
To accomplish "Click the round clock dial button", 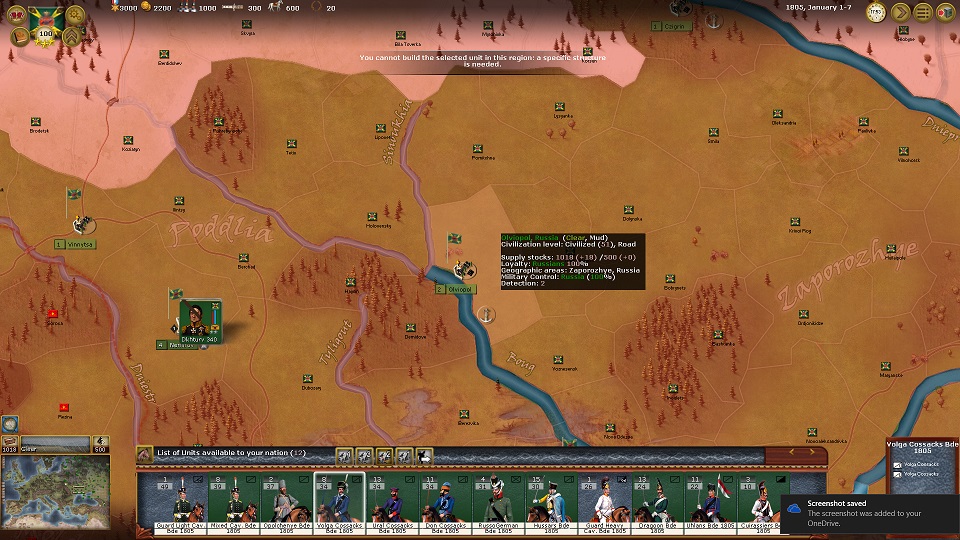I will 876,13.
